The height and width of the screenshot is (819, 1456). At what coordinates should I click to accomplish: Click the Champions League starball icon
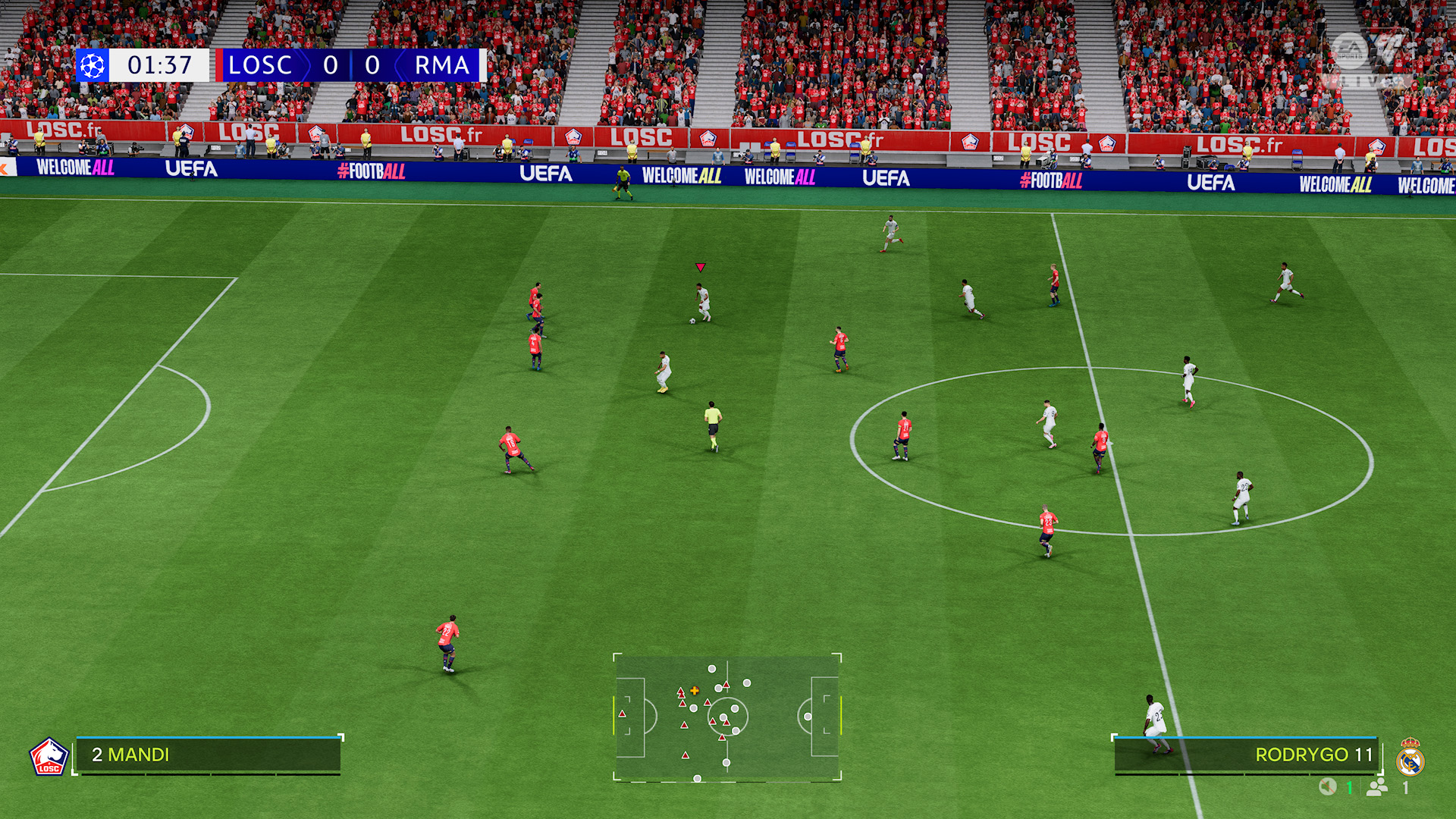point(93,65)
